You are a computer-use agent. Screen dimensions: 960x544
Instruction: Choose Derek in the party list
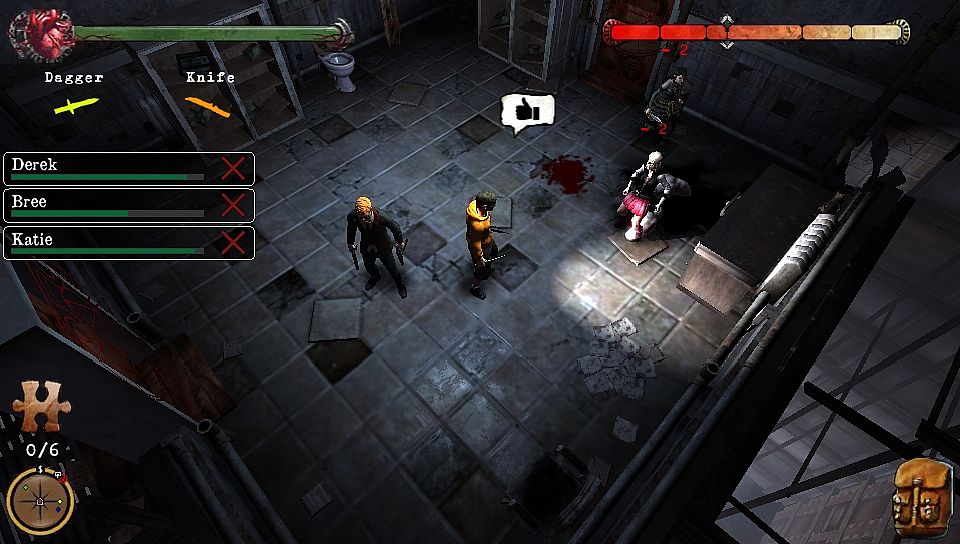pyautogui.click(x=110, y=167)
